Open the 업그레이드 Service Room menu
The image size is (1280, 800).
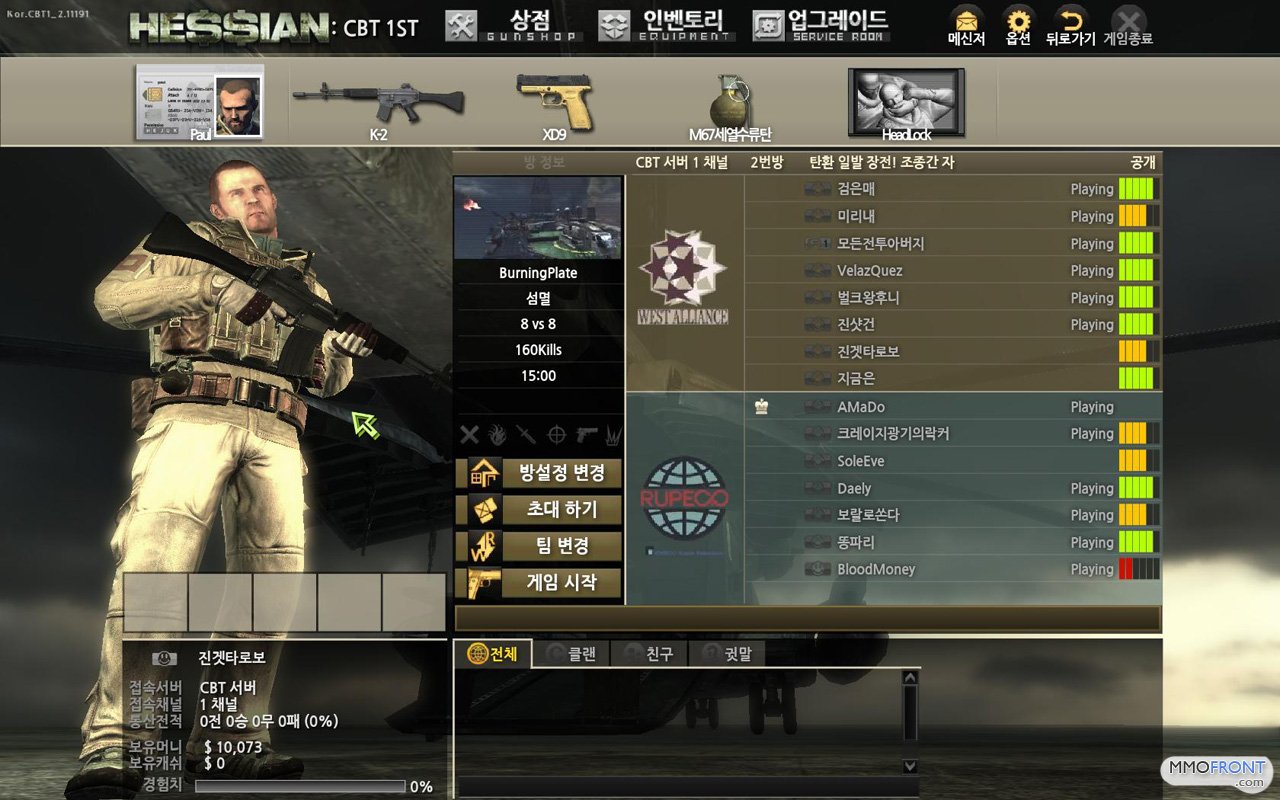820,25
